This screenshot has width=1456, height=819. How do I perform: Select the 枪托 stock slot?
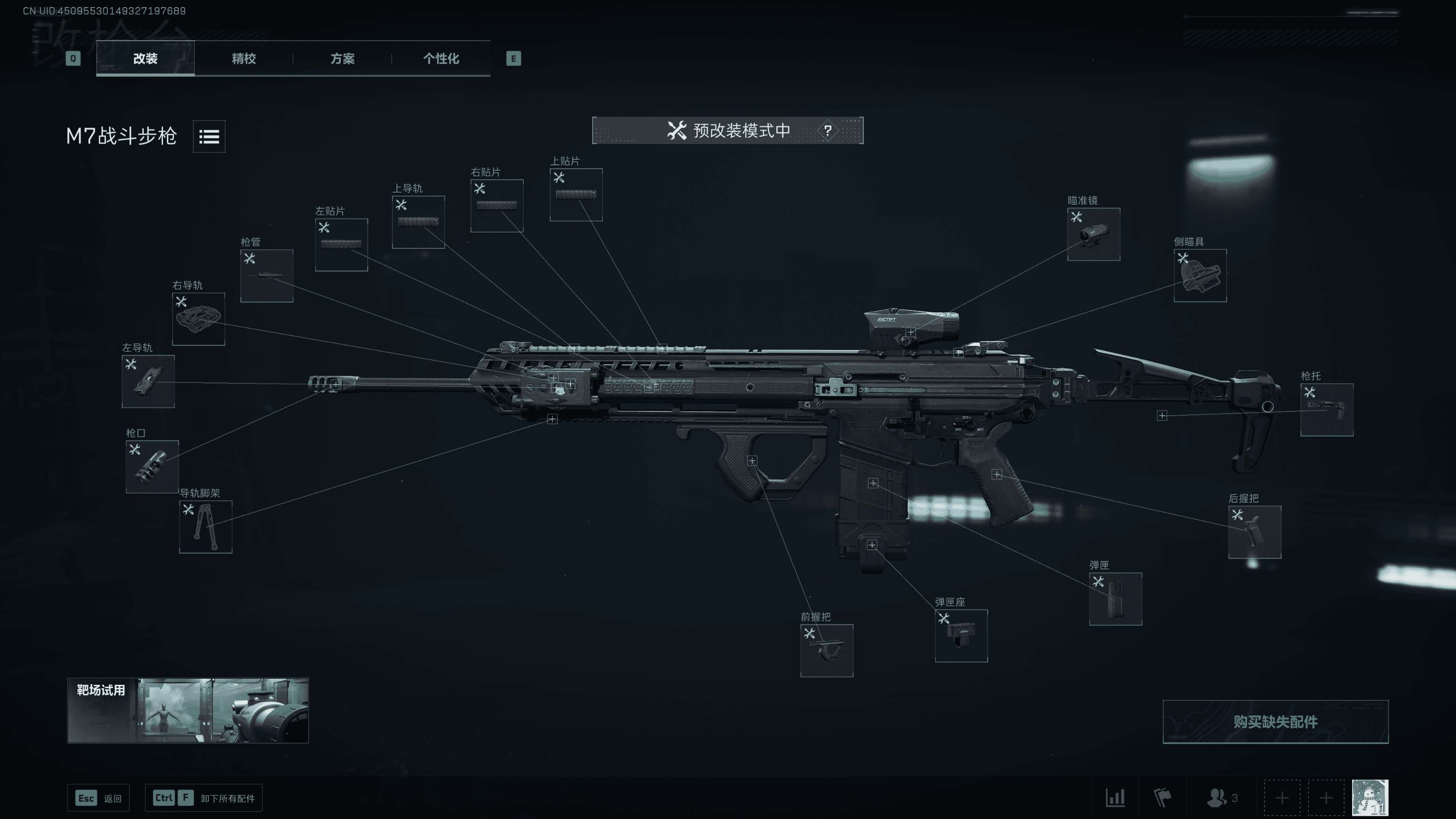pos(1327,410)
